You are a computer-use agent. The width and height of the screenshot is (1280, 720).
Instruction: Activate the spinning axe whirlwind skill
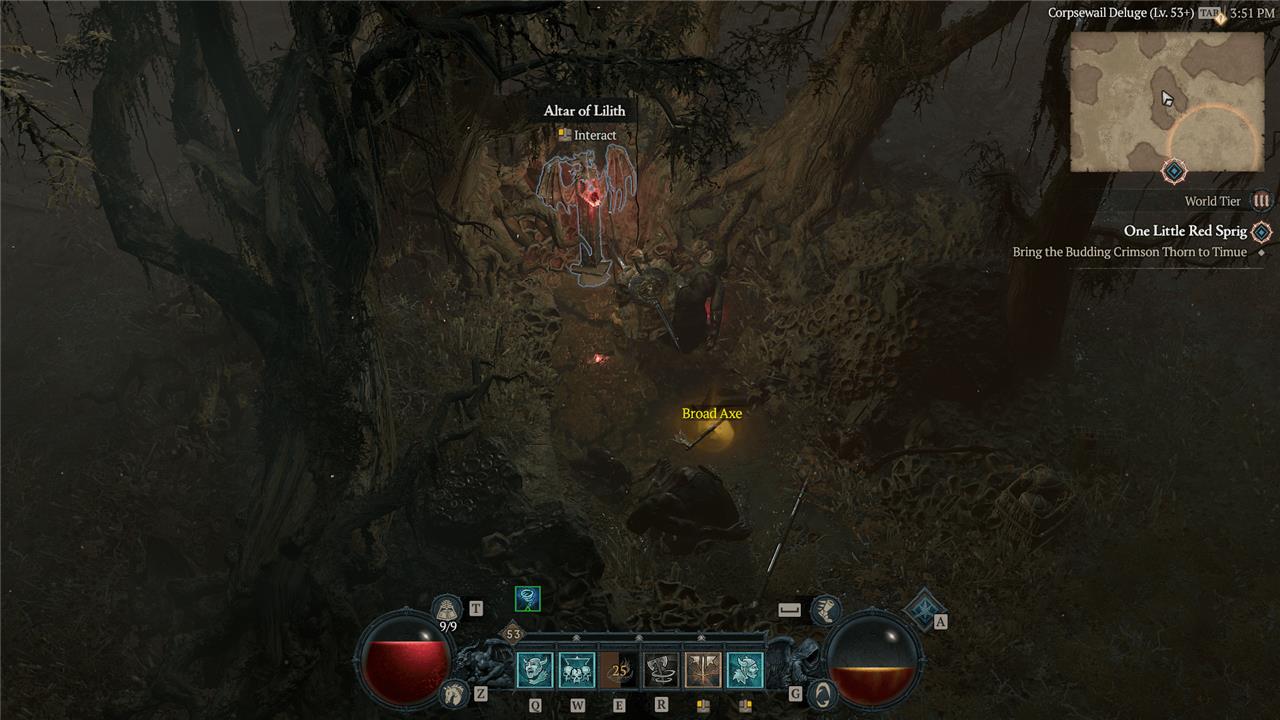click(661, 670)
